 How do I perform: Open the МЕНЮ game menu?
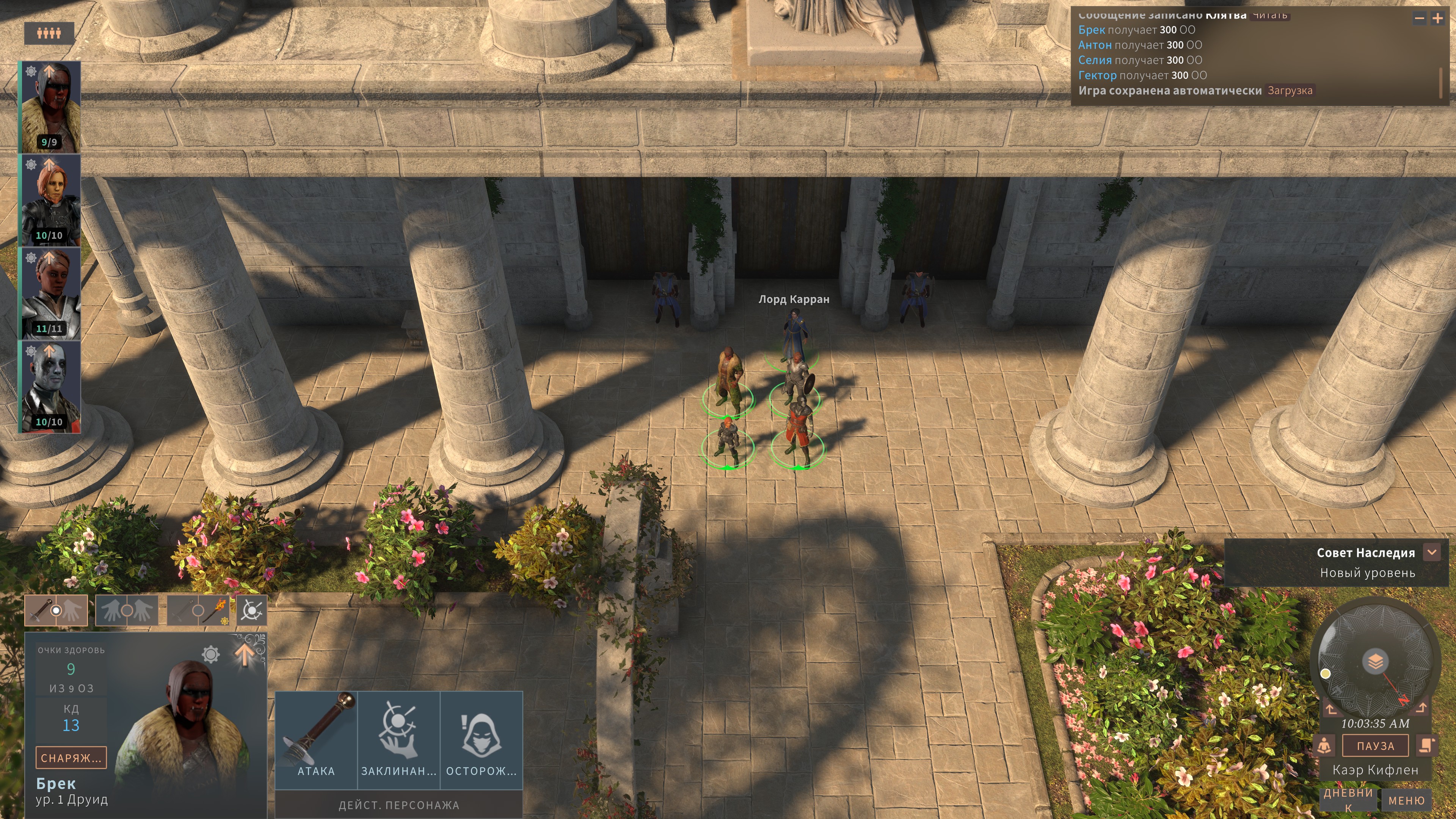(x=1406, y=801)
